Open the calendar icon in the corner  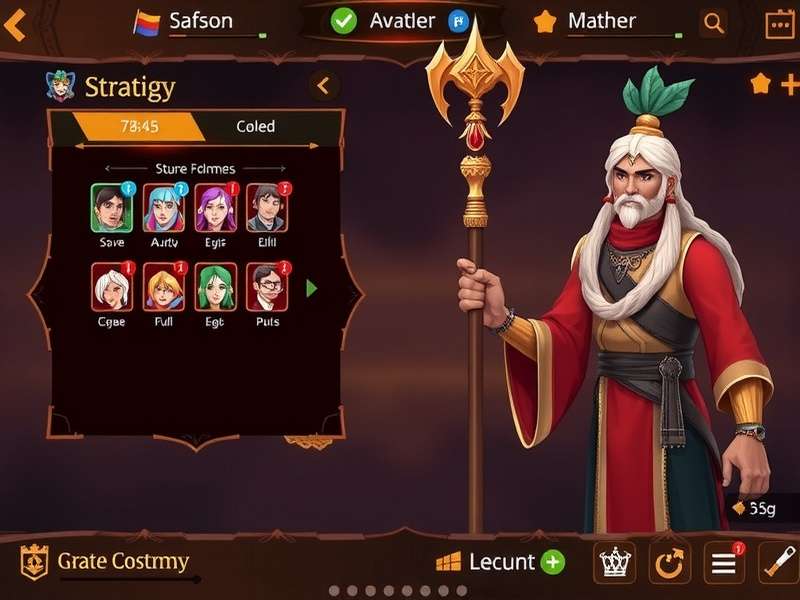[779, 23]
